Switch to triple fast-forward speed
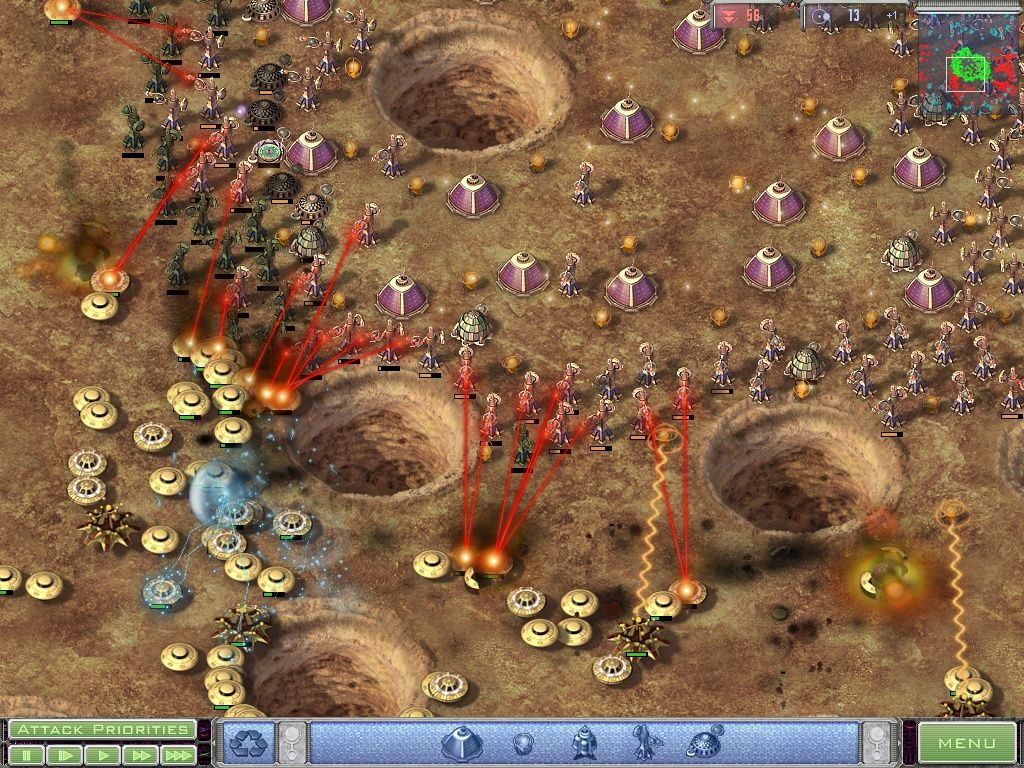Screen dimensions: 1024x768 177,755
